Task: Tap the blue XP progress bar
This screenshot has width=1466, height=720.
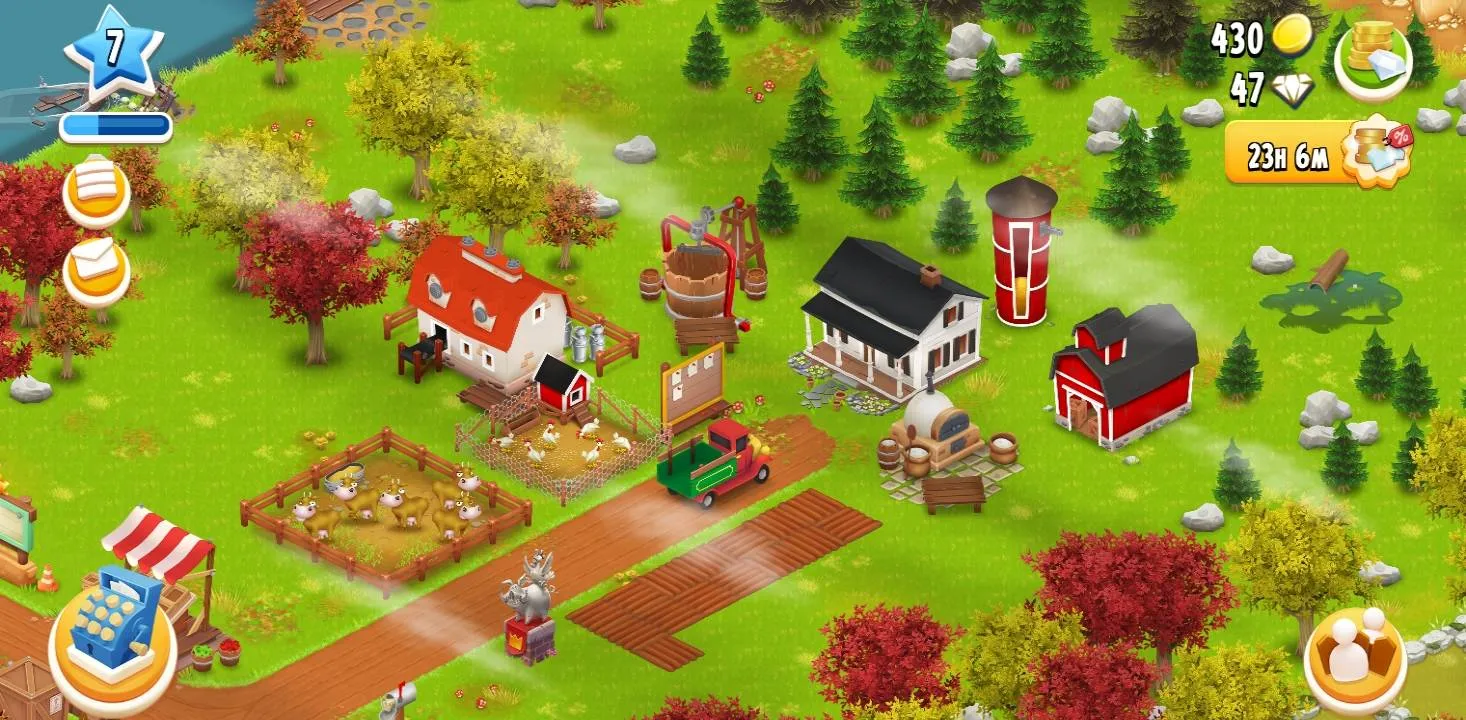Action: click(115, 124)
